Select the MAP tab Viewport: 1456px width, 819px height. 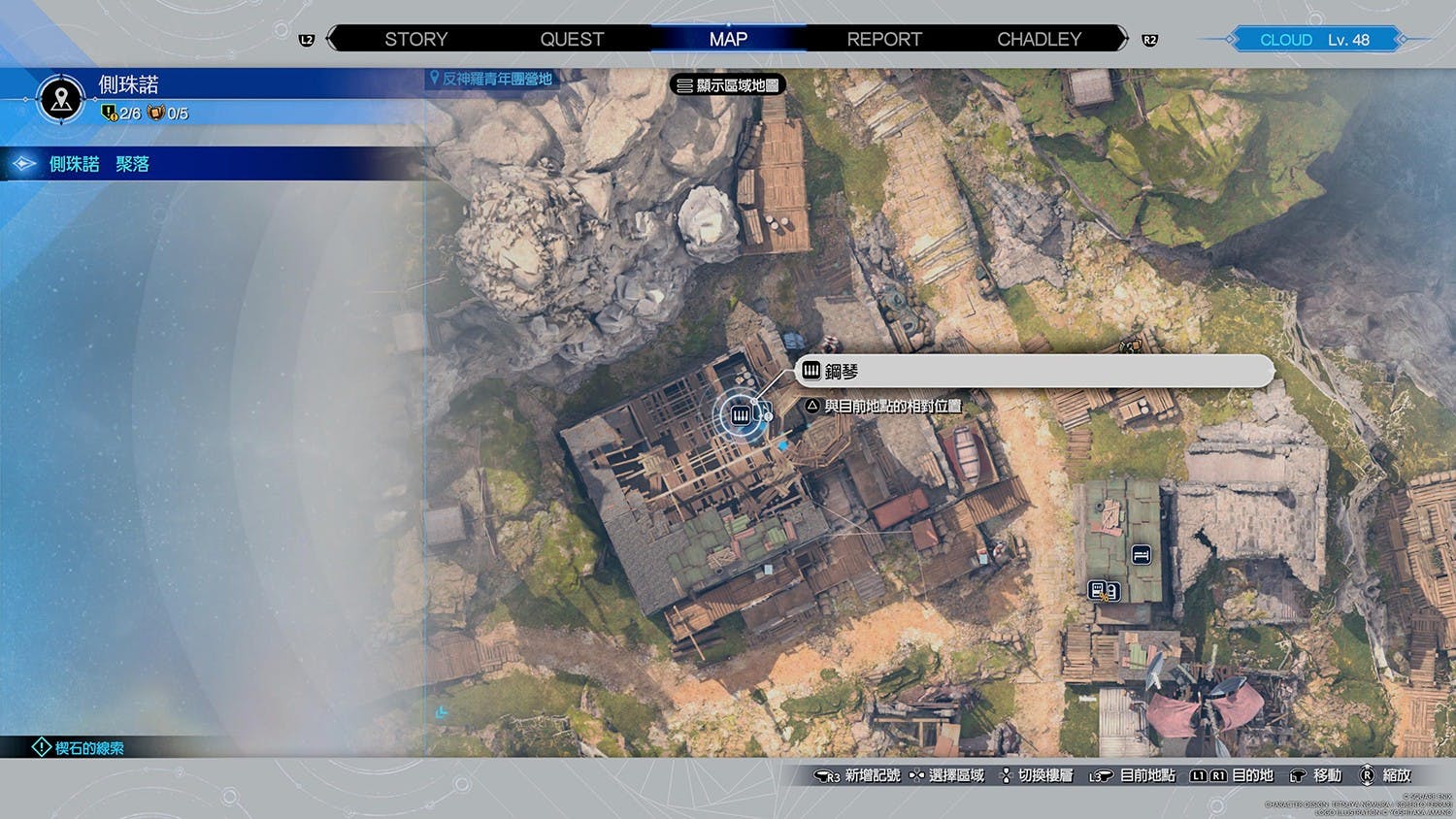pyautogui.click(x=728, y=39)
